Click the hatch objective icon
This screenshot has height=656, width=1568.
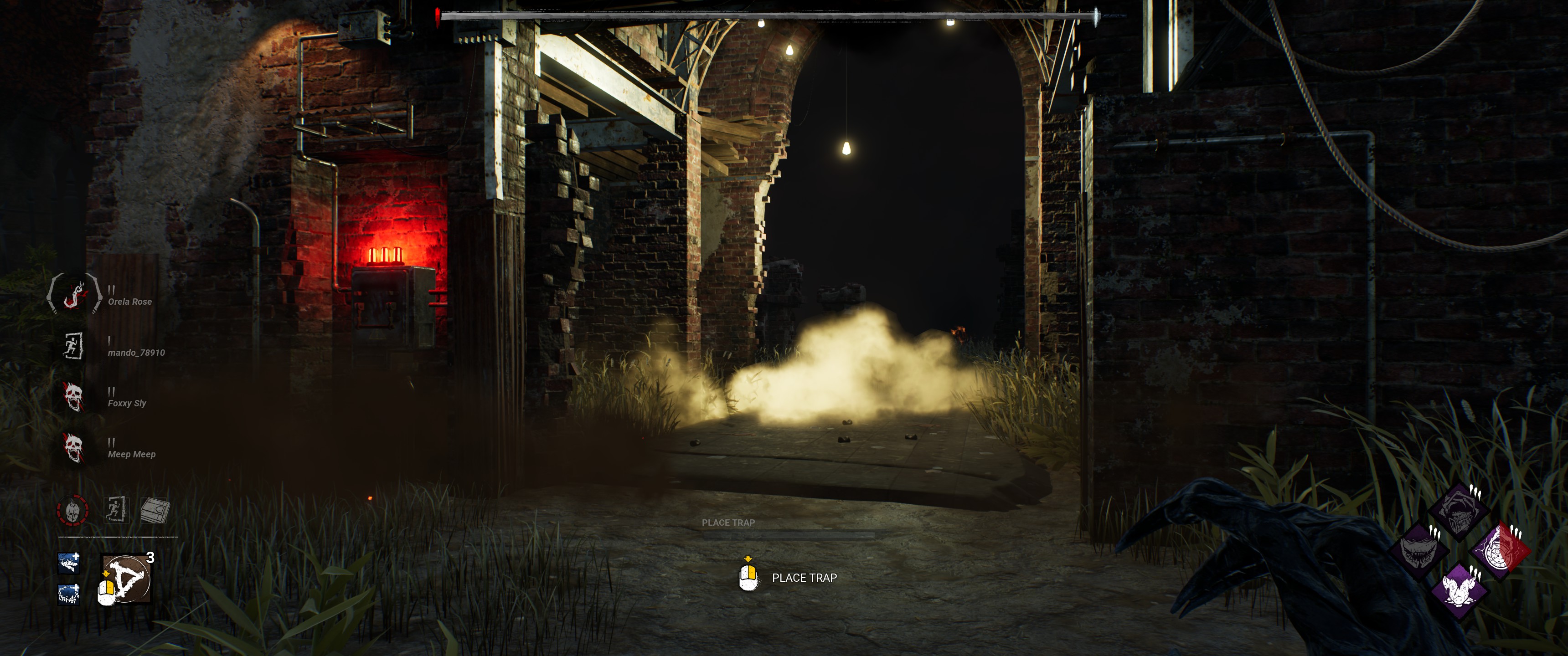click(x=155, y=510)
